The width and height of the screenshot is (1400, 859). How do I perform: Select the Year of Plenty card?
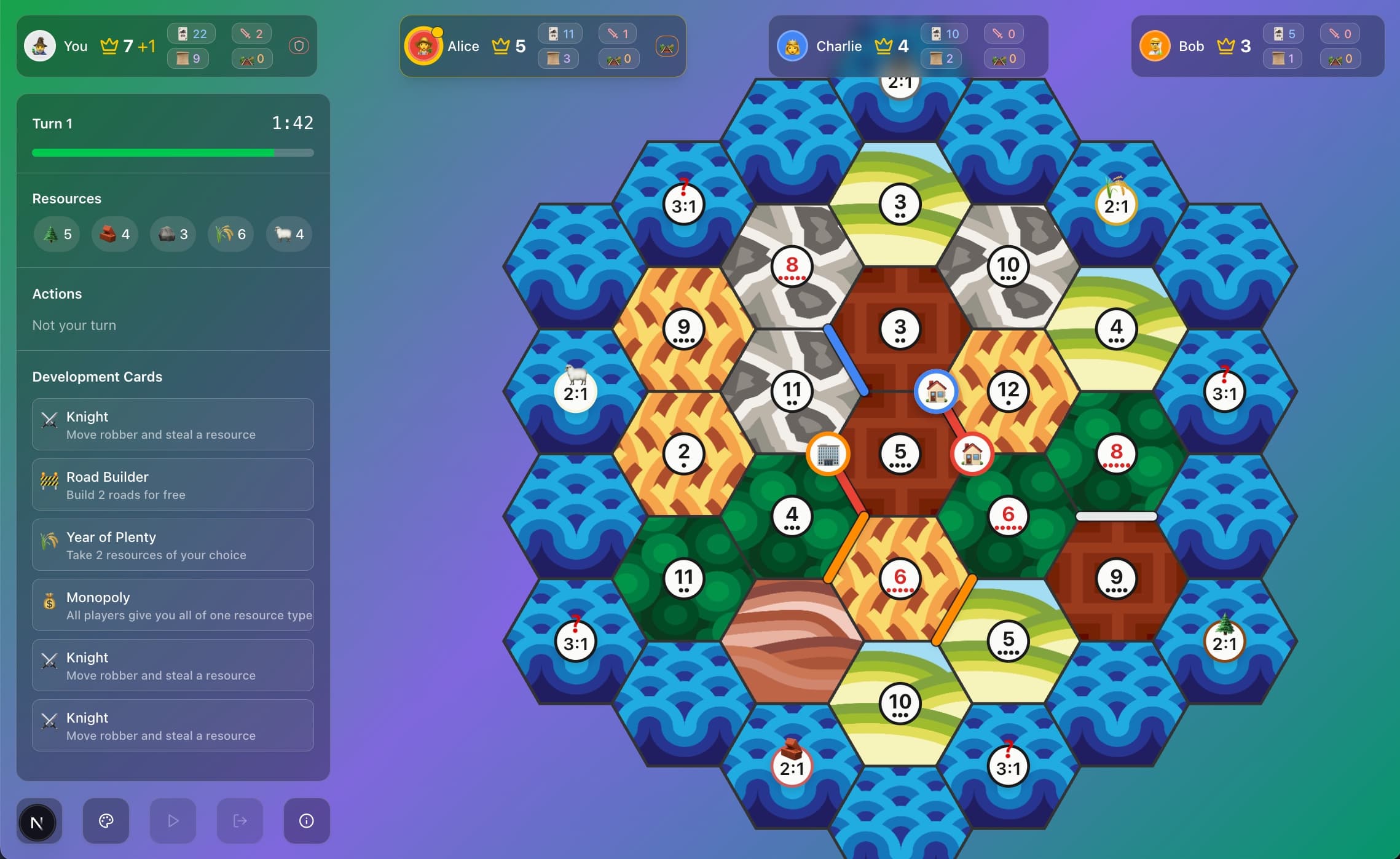click(x=173, y=544)
